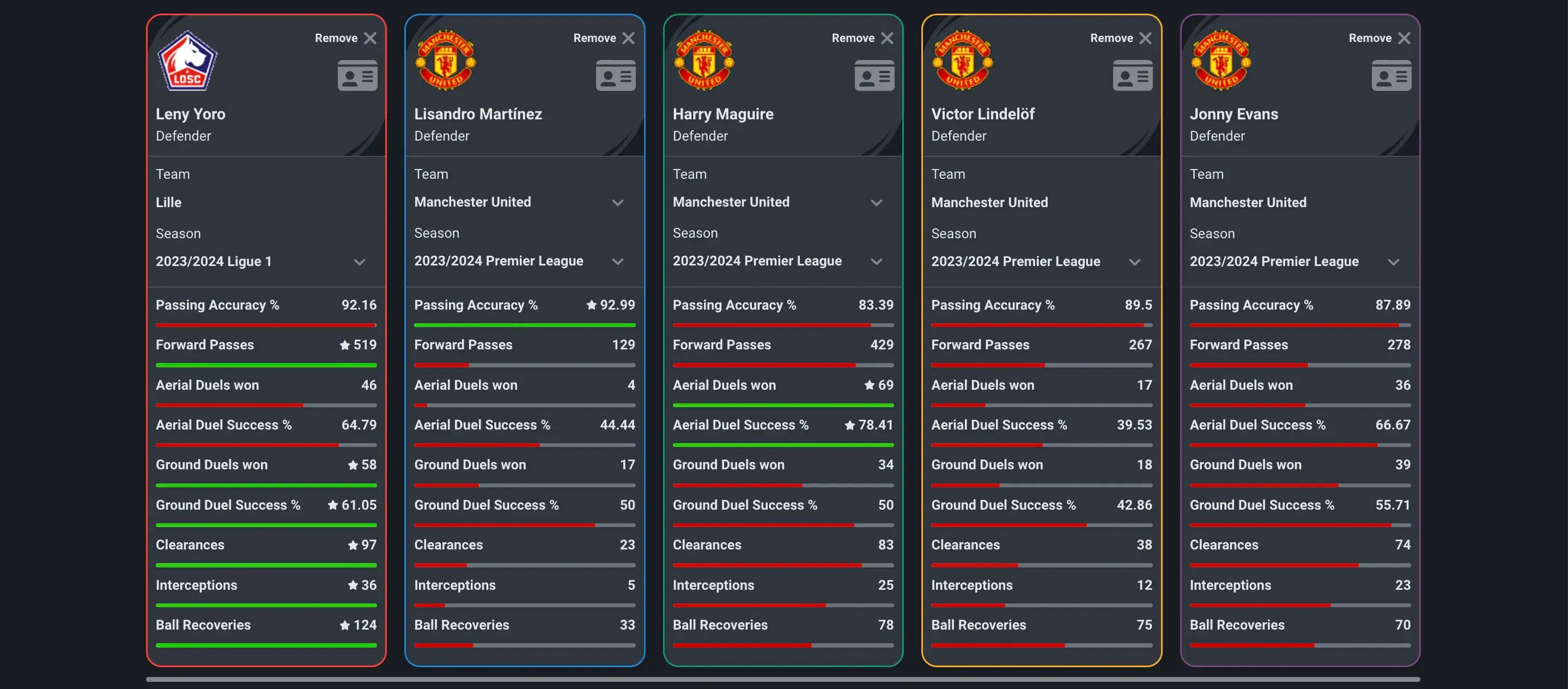
Task: Open Harry Maguire's player card icon
Action: tap(874, 75)
